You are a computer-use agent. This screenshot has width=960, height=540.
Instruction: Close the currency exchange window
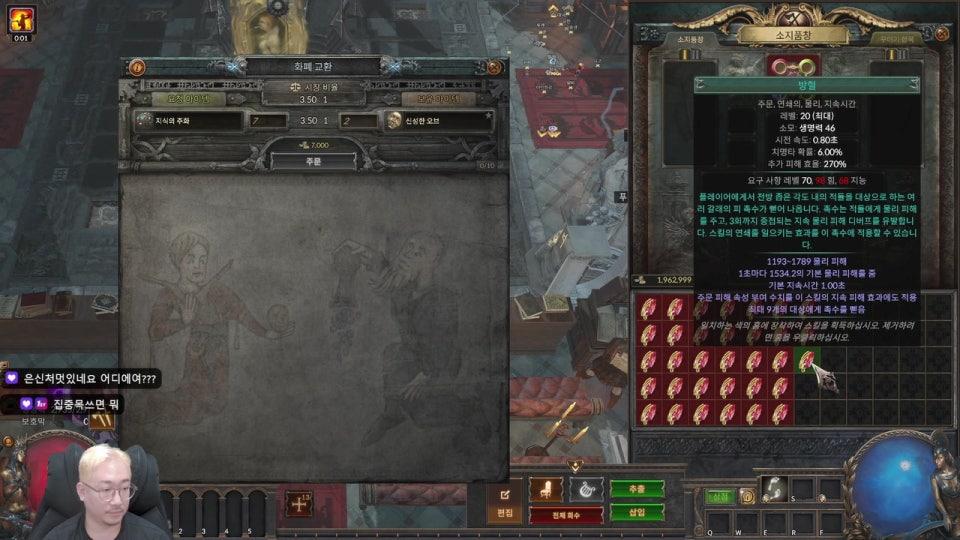click(x=493, y=67)
